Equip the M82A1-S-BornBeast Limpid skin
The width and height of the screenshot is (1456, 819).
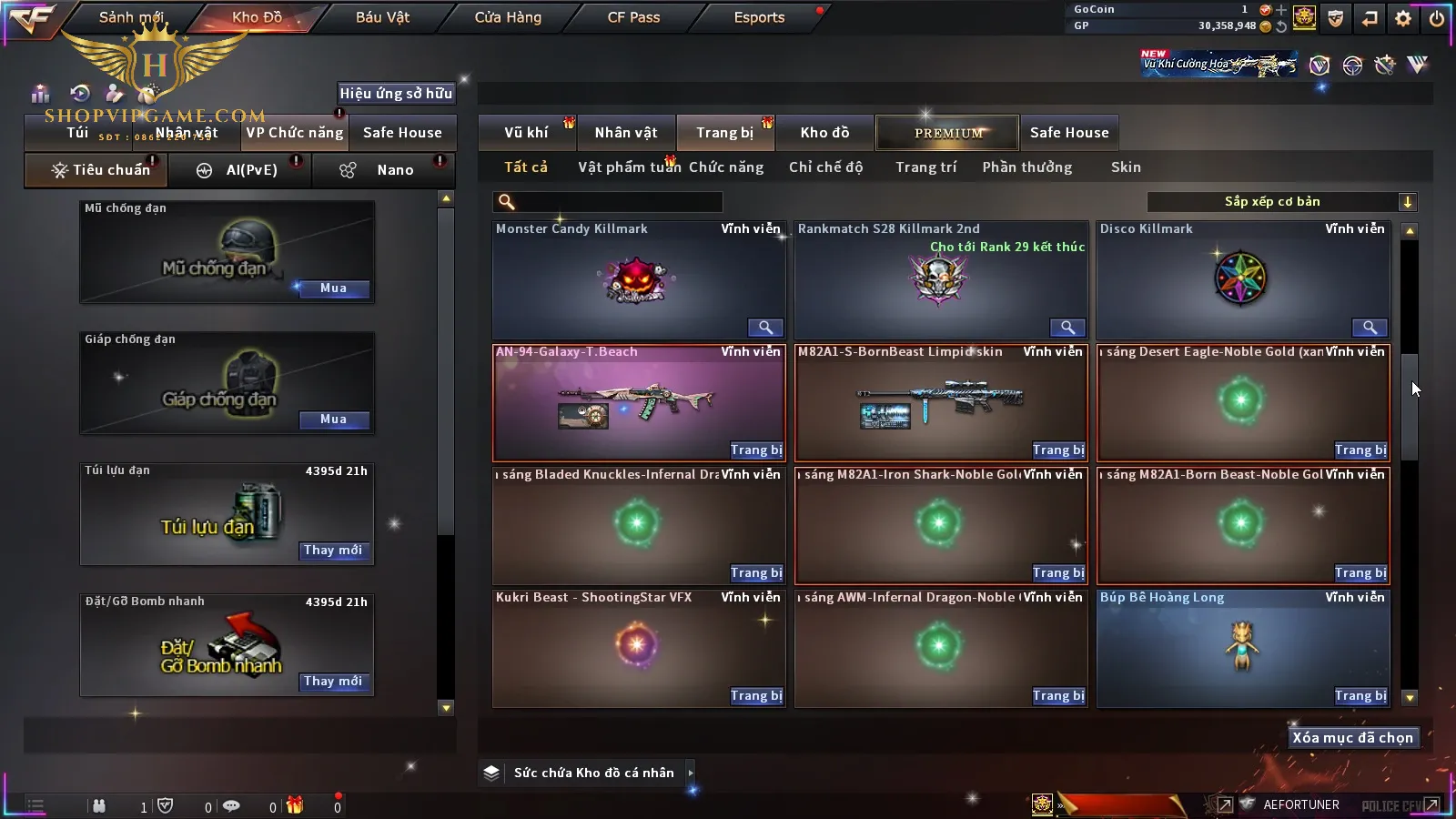click(x=1058, y=450)
